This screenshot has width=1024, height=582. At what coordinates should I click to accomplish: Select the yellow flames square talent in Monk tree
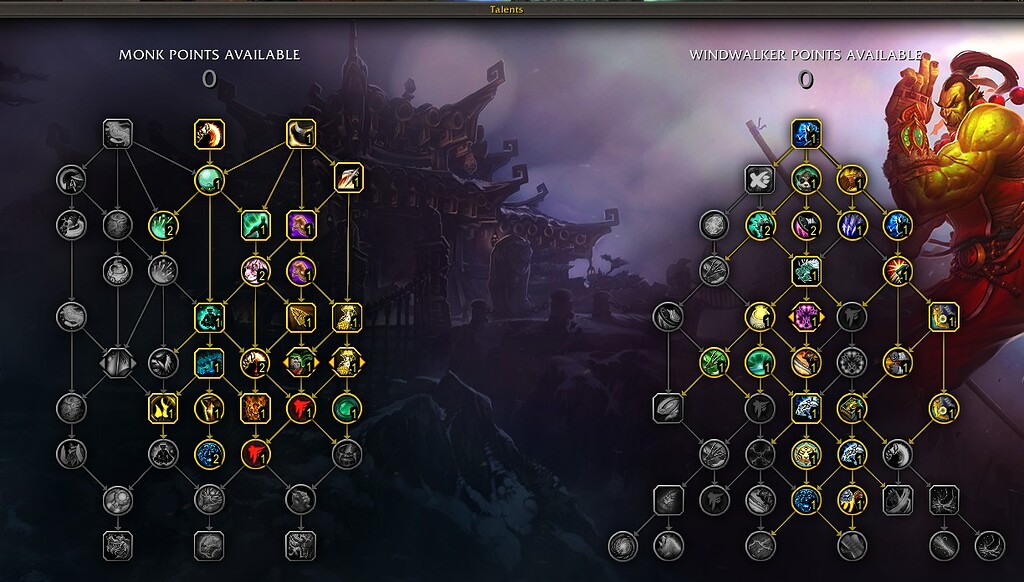(163, 408)
